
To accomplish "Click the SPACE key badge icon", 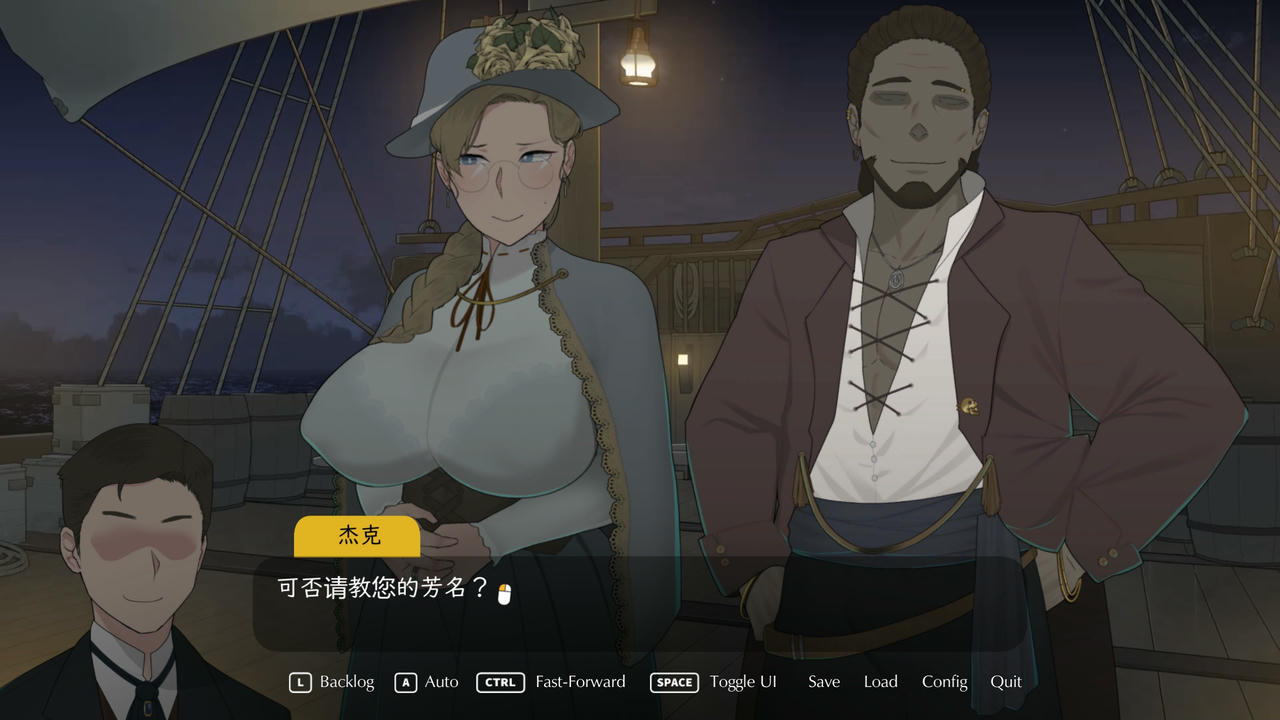I will click(x=674, y=682).
